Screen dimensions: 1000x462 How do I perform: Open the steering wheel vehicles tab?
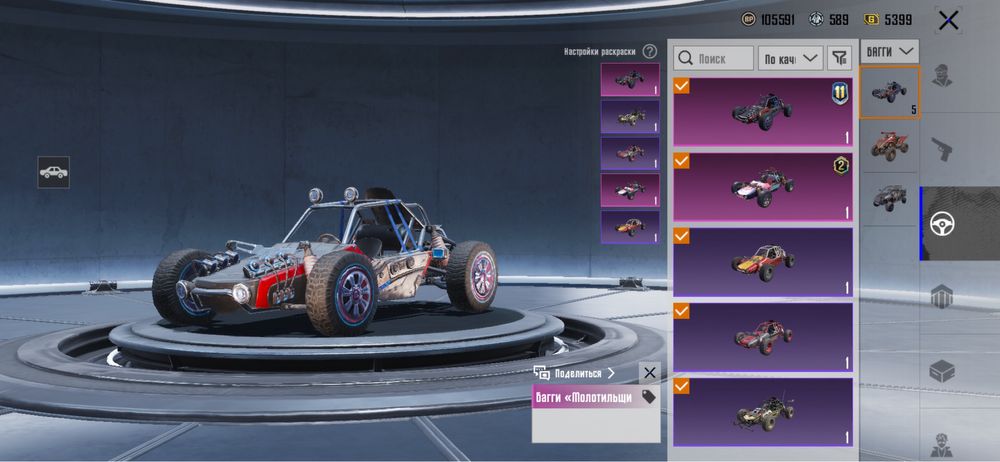coord(942,223)
